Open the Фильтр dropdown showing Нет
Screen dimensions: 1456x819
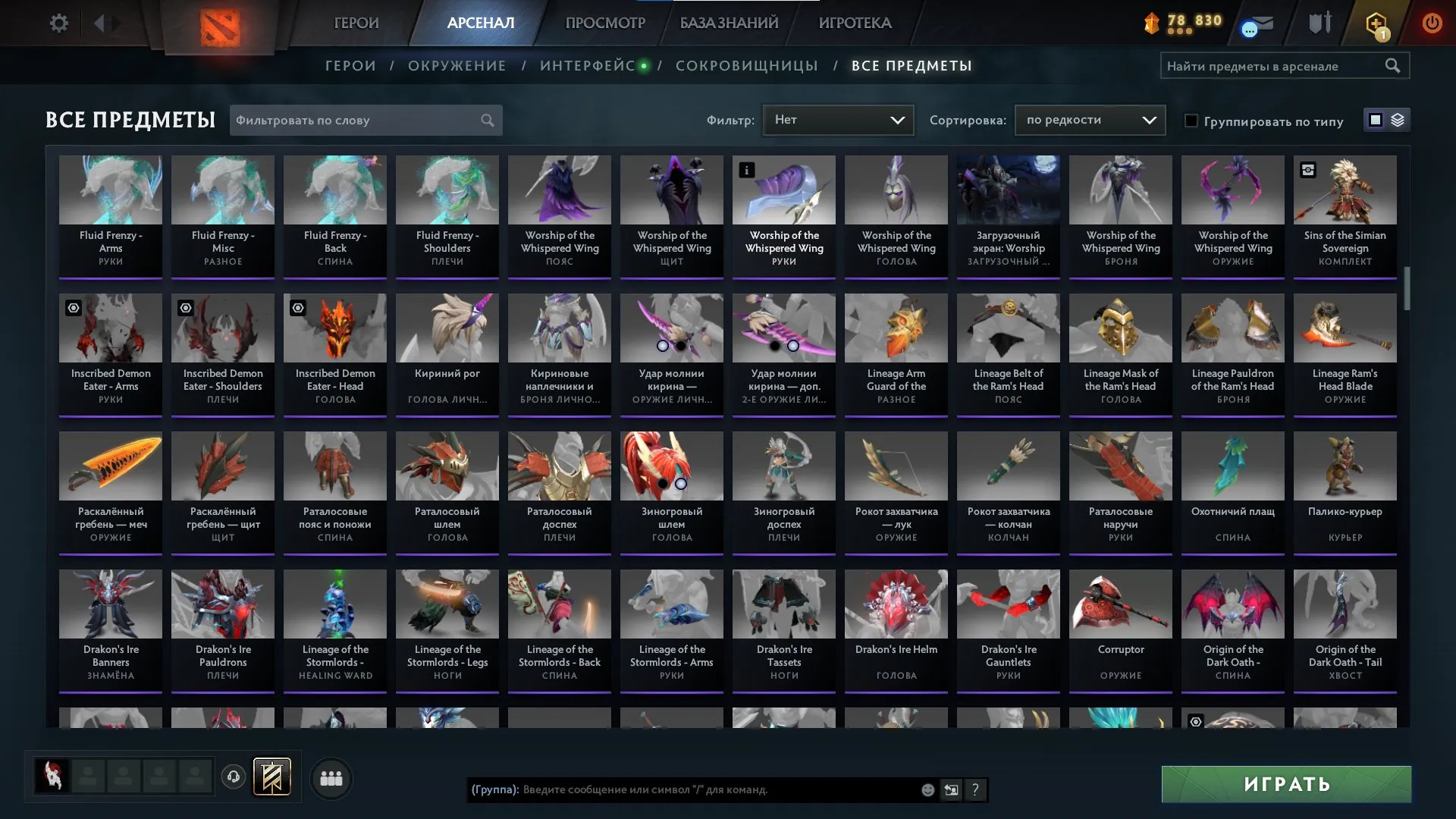(x=838, y=119)
